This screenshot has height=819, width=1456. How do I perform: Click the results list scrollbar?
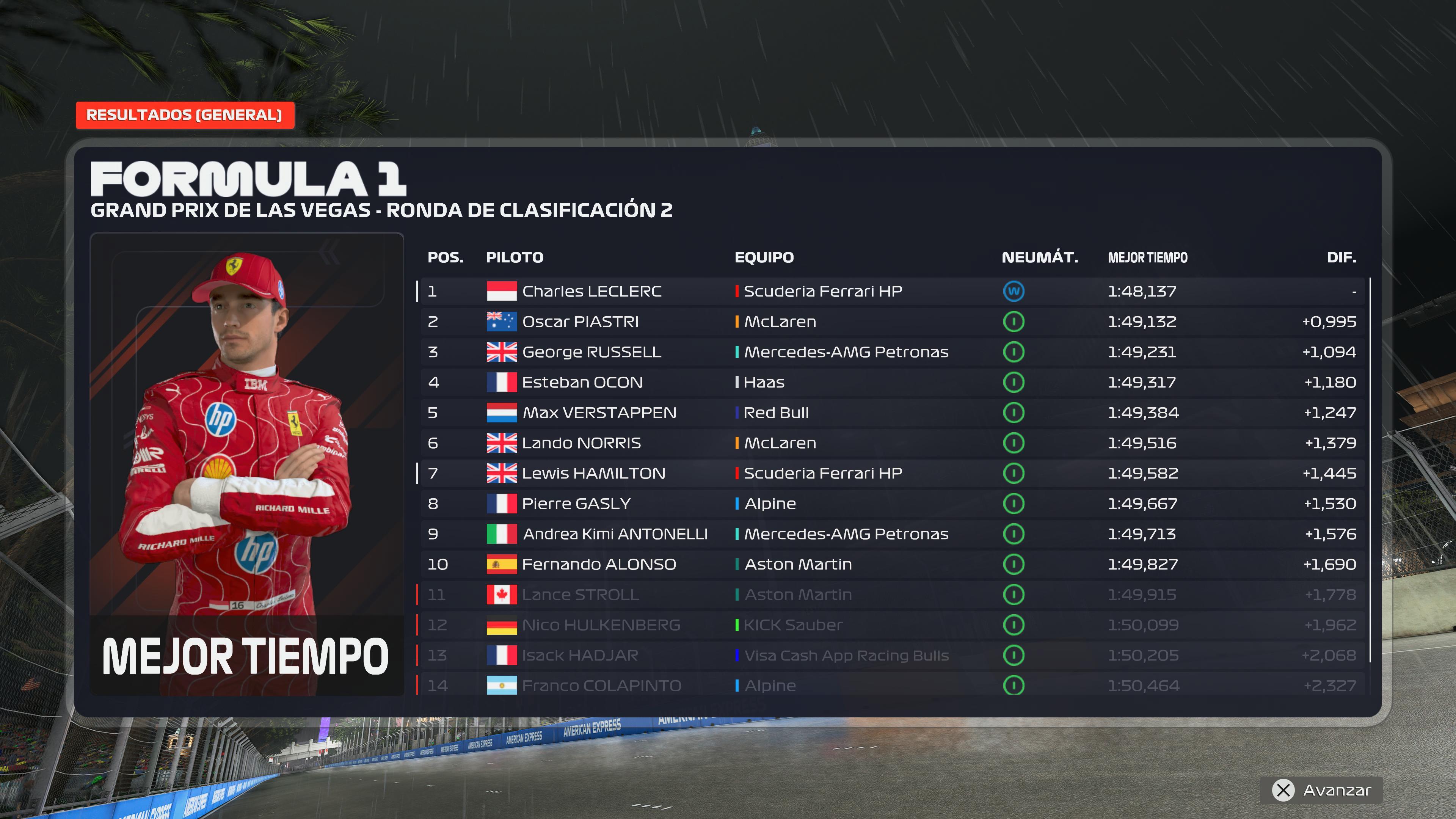(1370, 469)
